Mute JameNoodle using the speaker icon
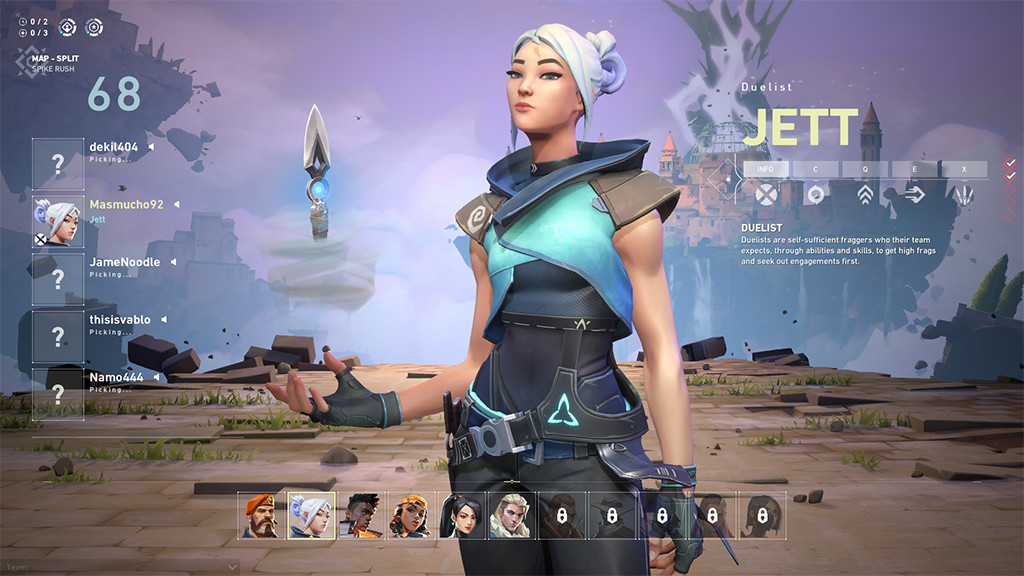This screenshot has height=576, width=1024. (173, 262)
